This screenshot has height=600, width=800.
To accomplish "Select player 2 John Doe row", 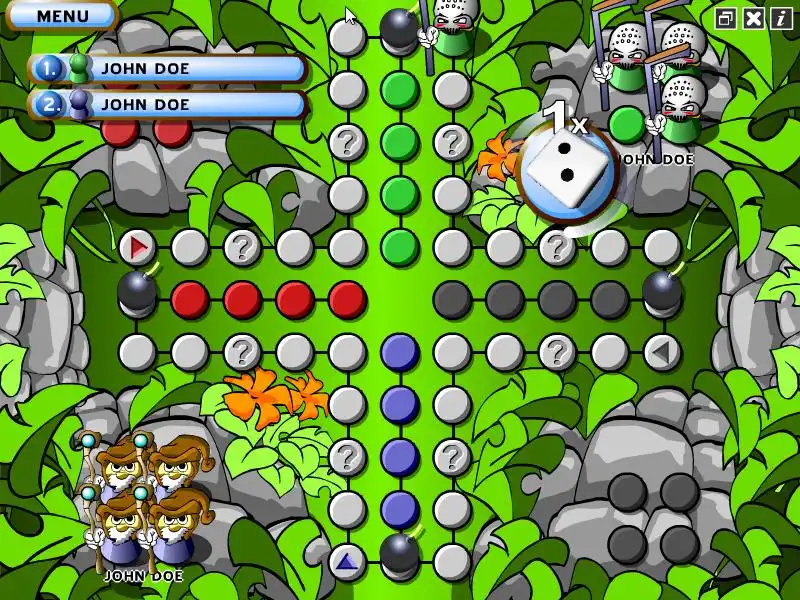I will click(x=168, y=103).
